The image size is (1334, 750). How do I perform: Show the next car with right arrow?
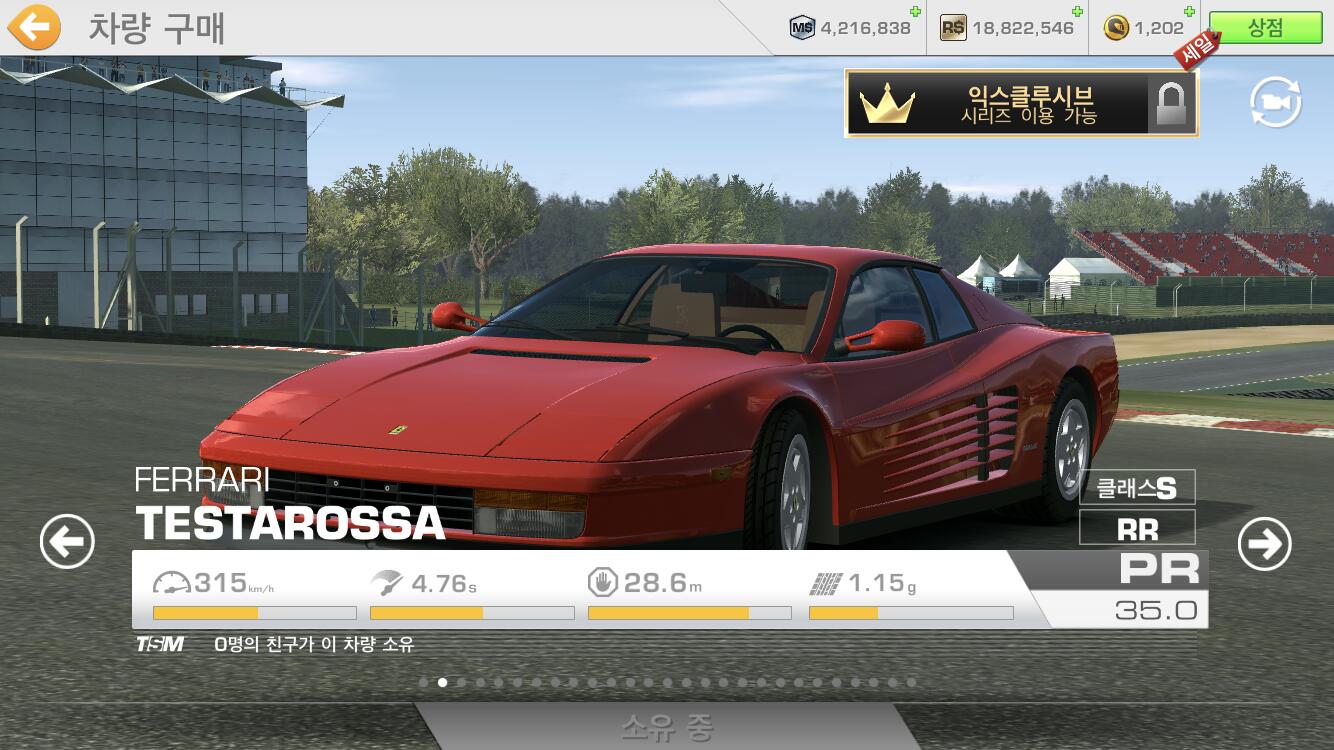pyautogui.click(x=1264, y=544)
